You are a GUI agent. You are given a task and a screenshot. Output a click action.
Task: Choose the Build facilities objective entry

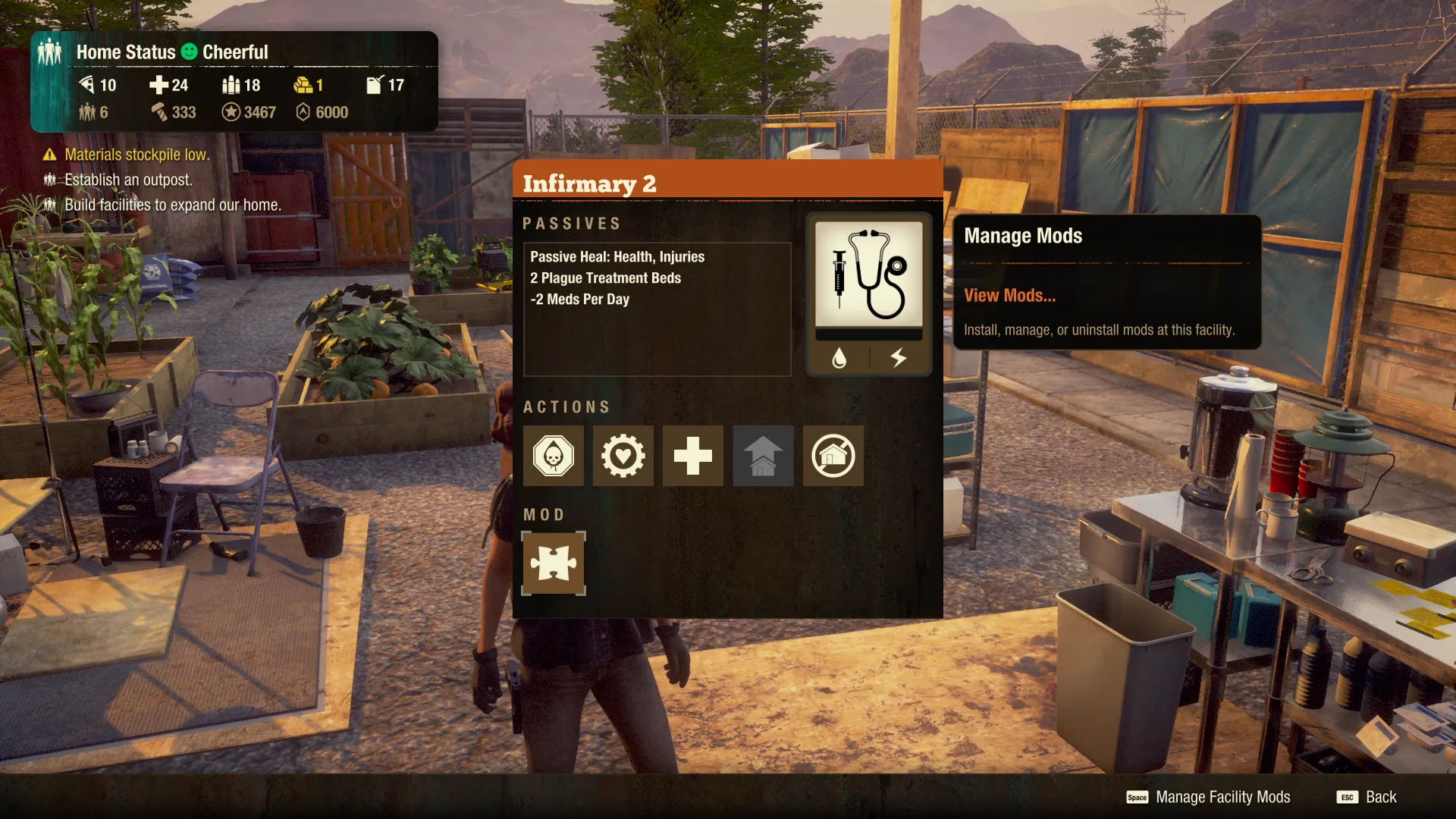click(172, 205)
